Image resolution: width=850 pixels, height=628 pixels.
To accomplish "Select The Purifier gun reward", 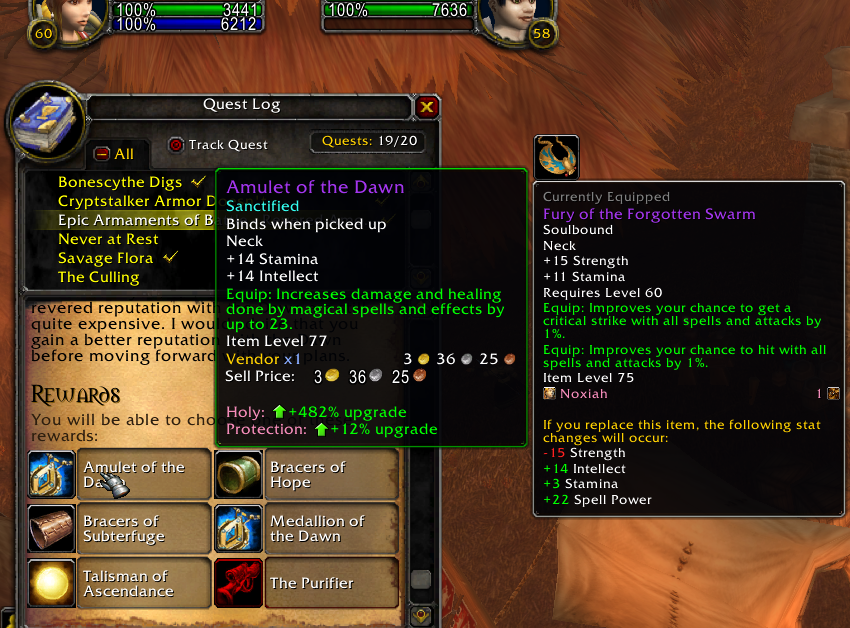I will tap(306, 583).
